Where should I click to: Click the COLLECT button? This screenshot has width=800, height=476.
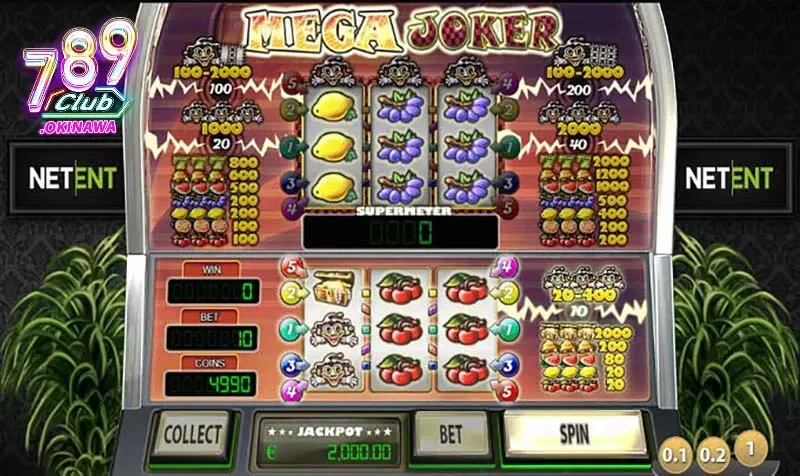point(191,435)
